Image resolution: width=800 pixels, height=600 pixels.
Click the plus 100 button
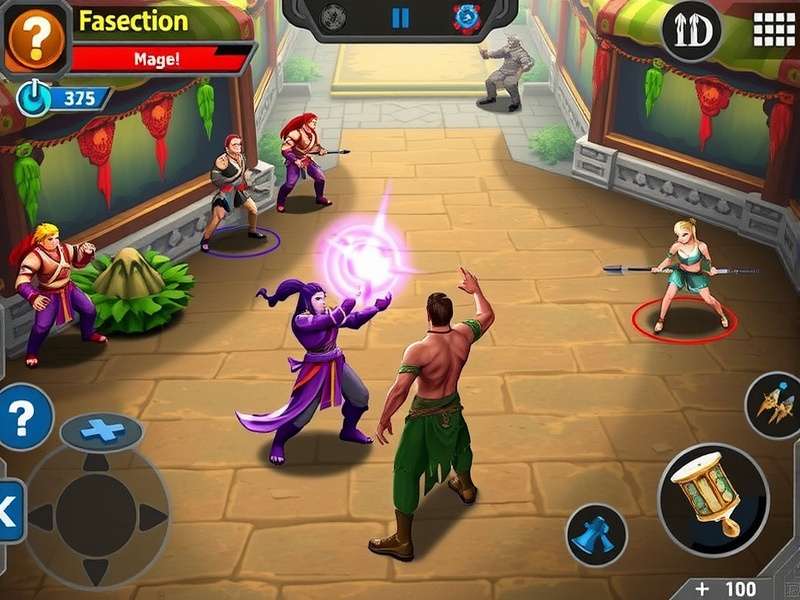click(727, 588)
